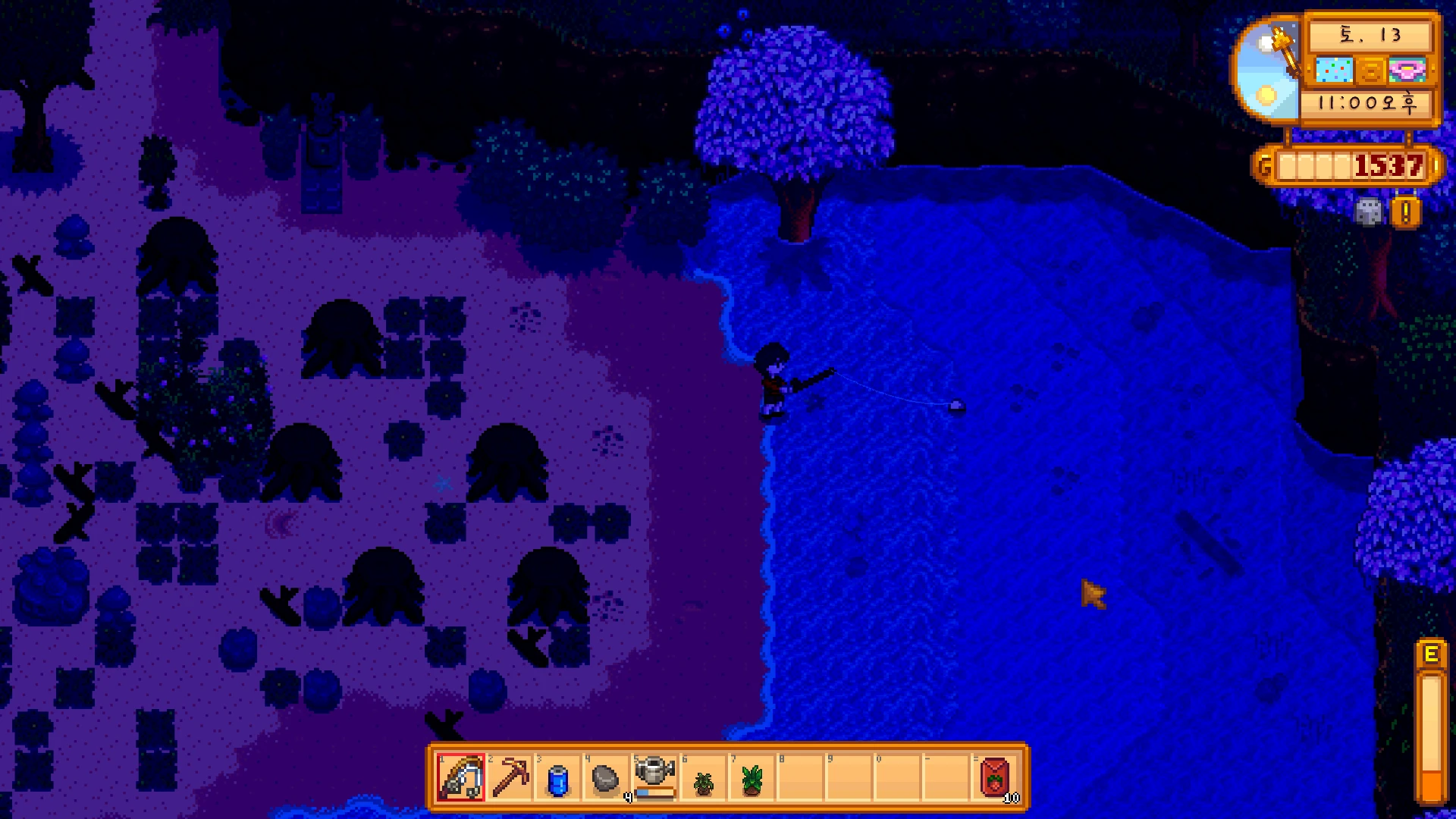Equip the watering can
Image resolution: width=1456 pixels, height=819 pixels.
tap(654, 776)
